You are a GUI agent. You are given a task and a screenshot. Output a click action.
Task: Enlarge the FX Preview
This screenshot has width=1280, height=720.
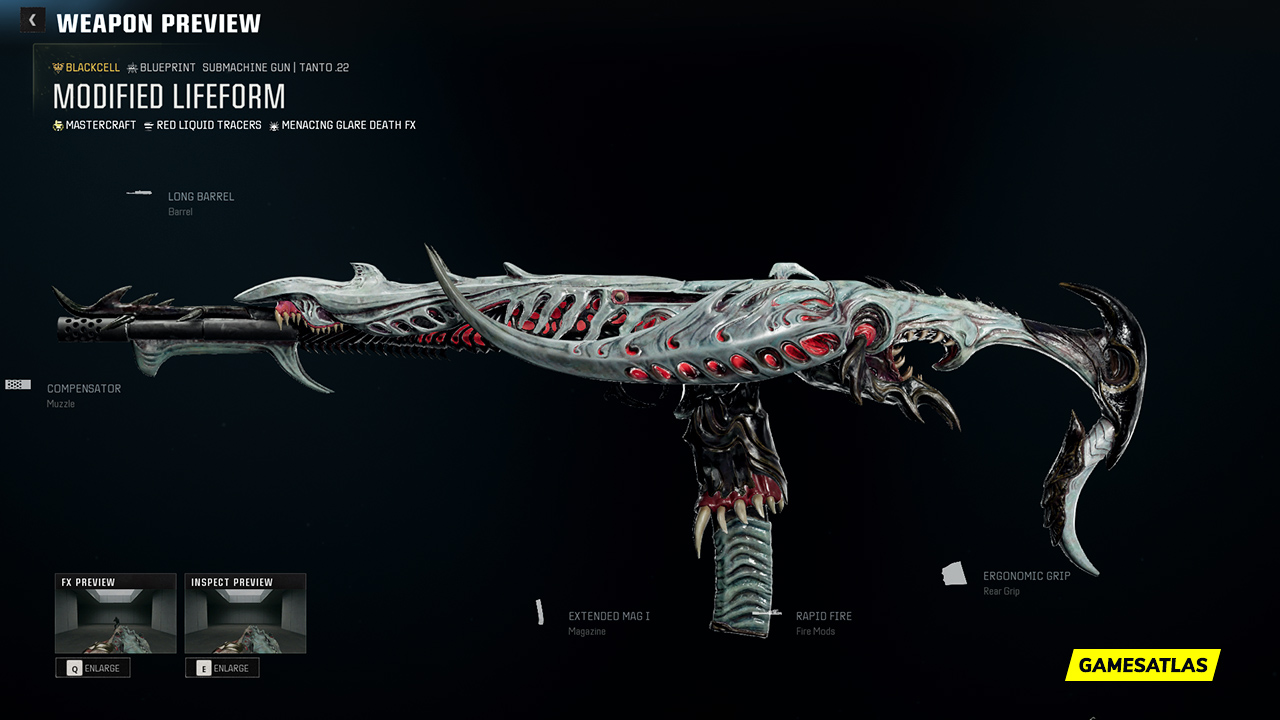coord(93,668)
